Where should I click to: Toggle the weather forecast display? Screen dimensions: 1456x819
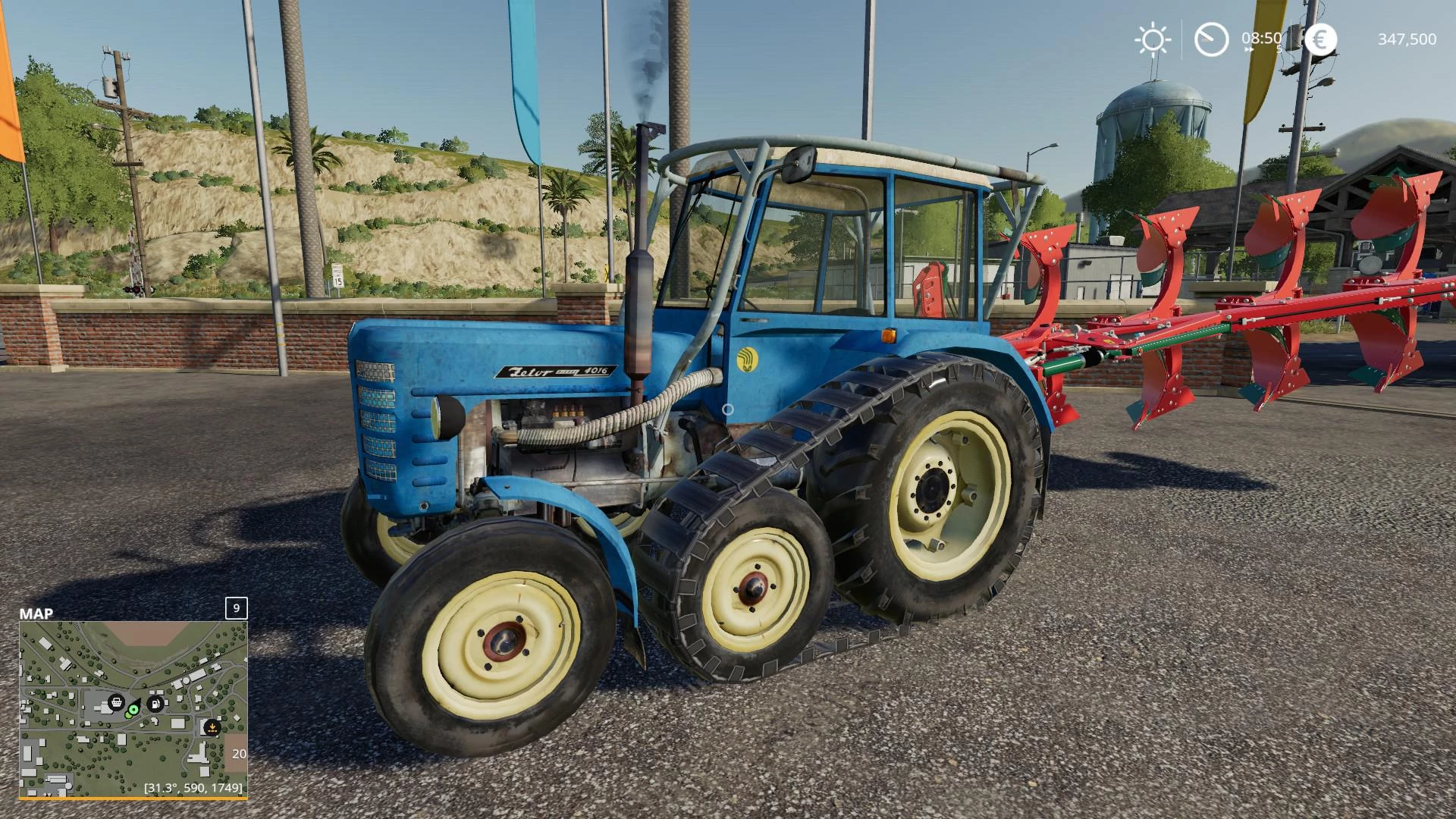coord(1153,39)
